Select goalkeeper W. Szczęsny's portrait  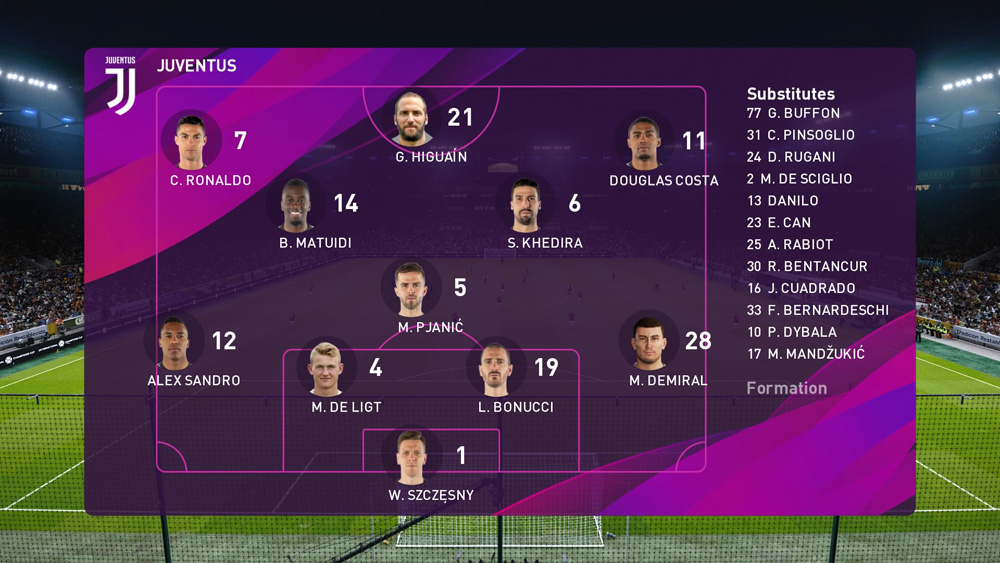coord(411,457)
